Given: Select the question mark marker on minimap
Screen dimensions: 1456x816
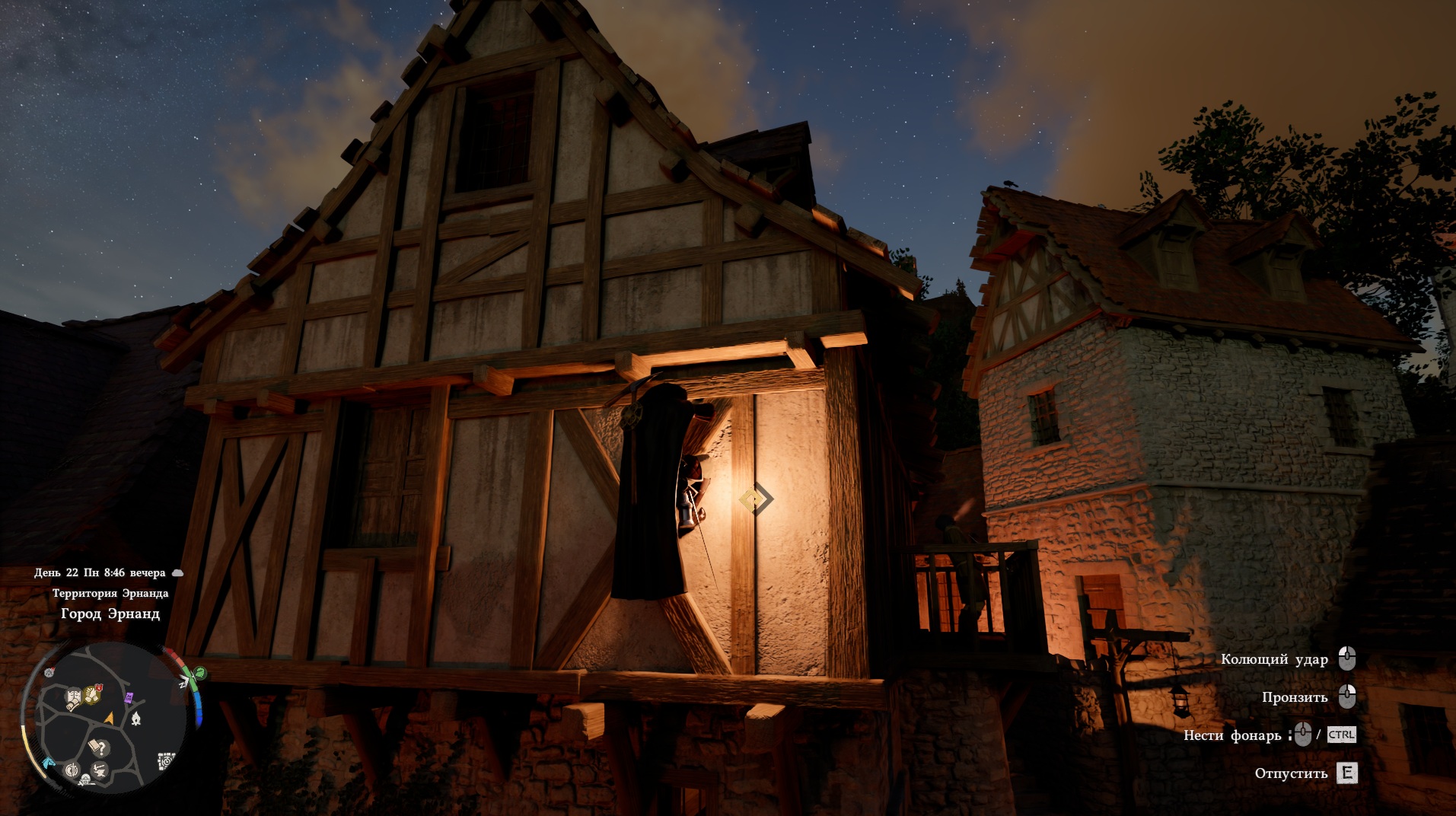Looking at the screenshot, I should pyautogui.click(x=100, y=747).
